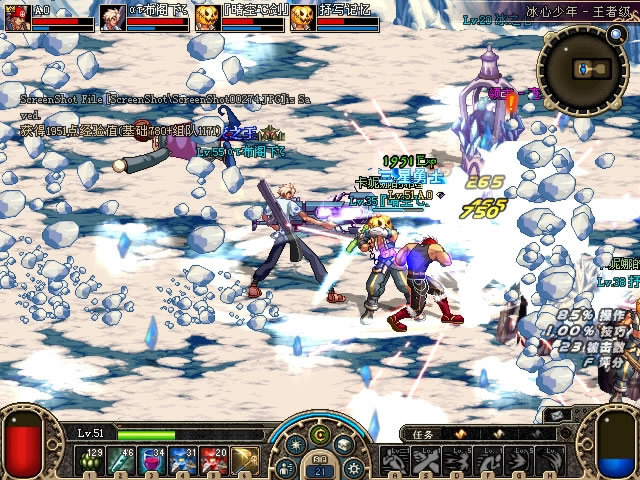Use the pink potion with 34 count
640x480 pixels.
(154, 460)
